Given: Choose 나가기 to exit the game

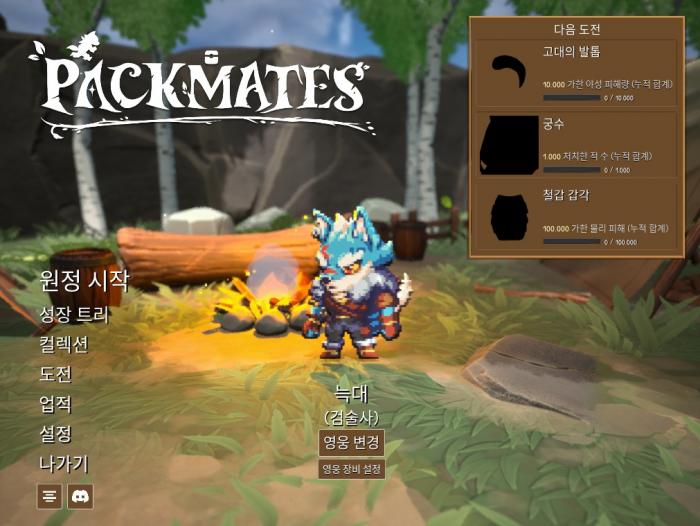Looking at the screenshot, I should (63, 464).
